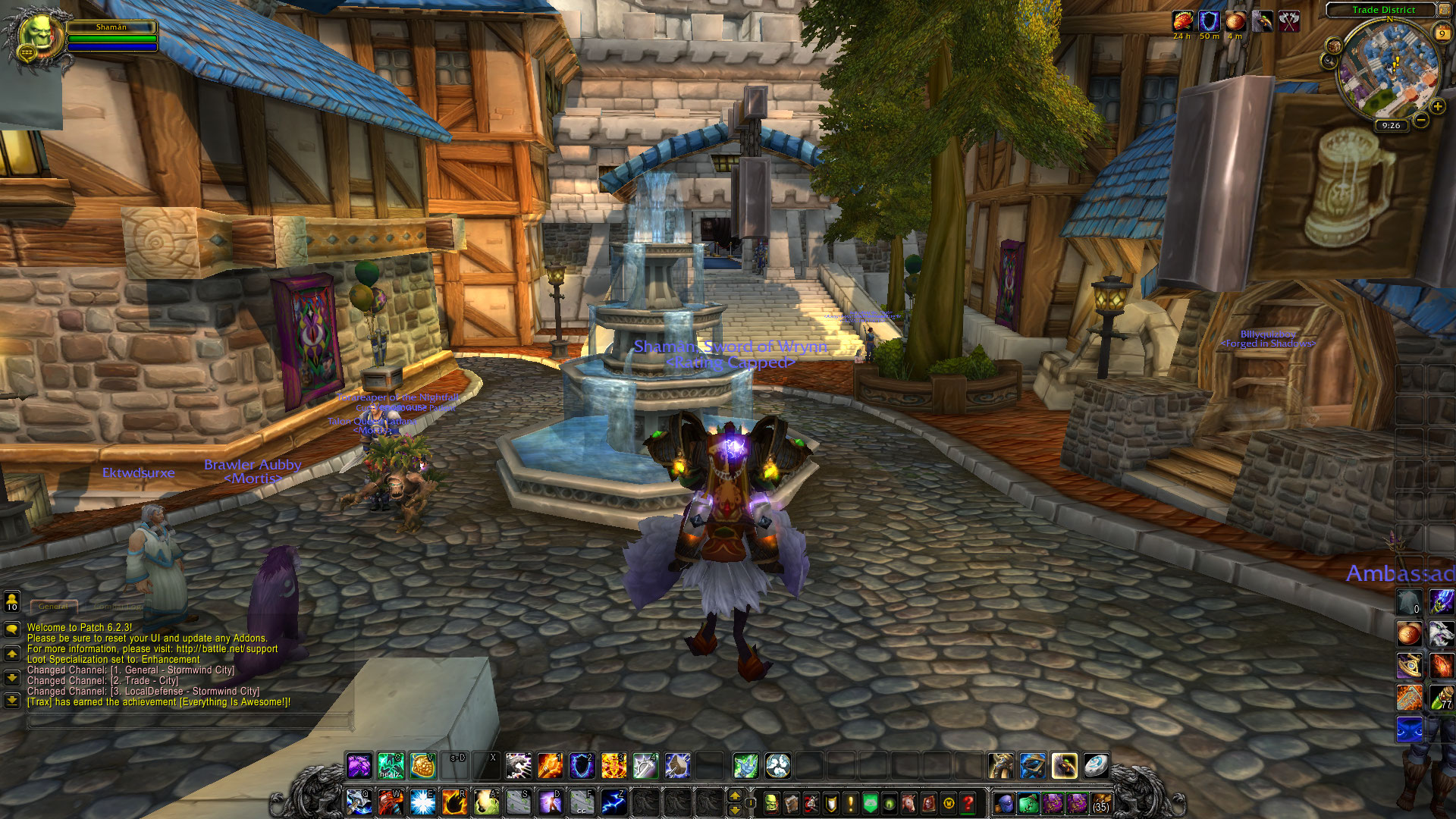1456x819 pixels.
Task: Zoom in the minimap with plus button
Action: pyautogui.click(x=1437, y=107)
